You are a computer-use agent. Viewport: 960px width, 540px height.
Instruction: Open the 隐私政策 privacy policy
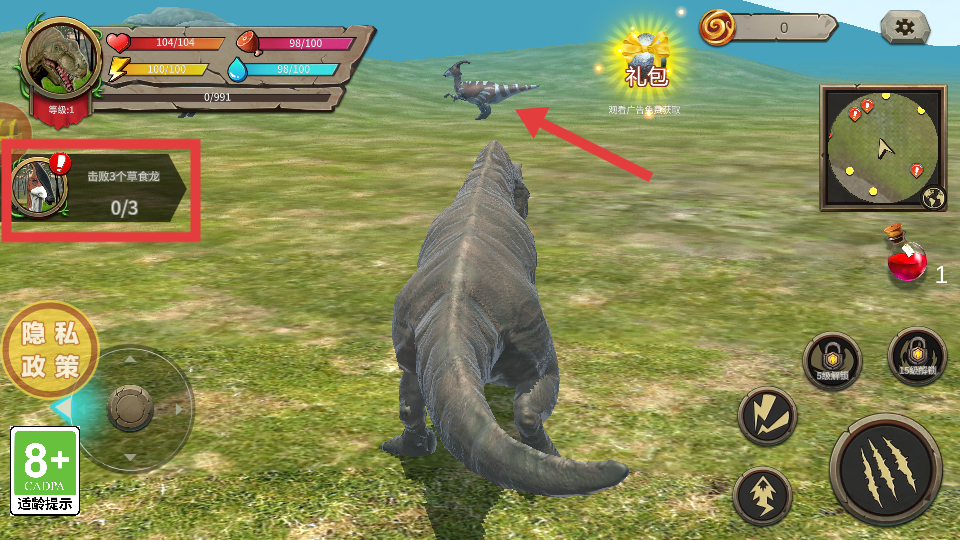[51, 350]
